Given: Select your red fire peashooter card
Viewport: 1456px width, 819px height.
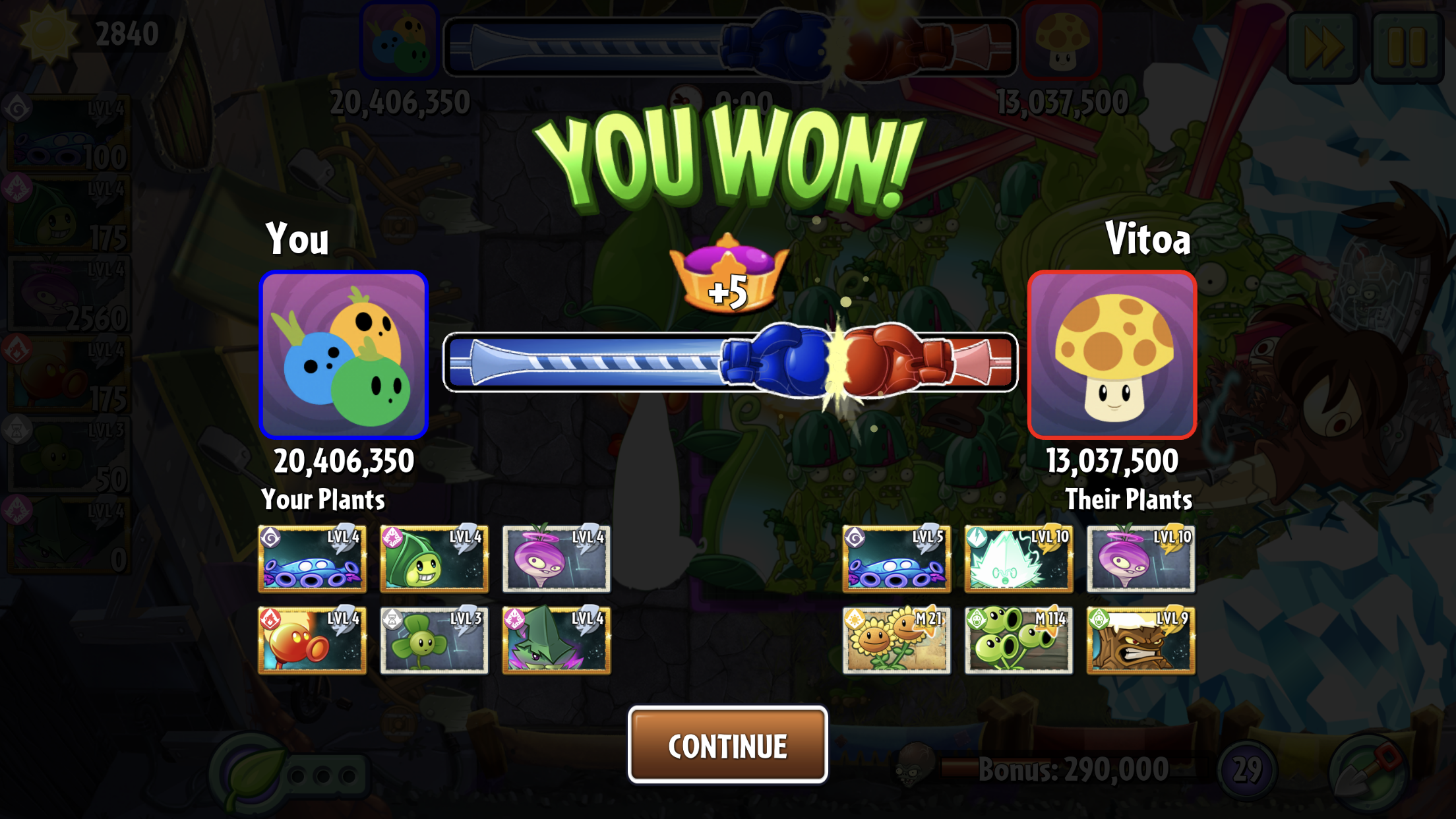Looking at the screenshot, I should click(312, 640).
